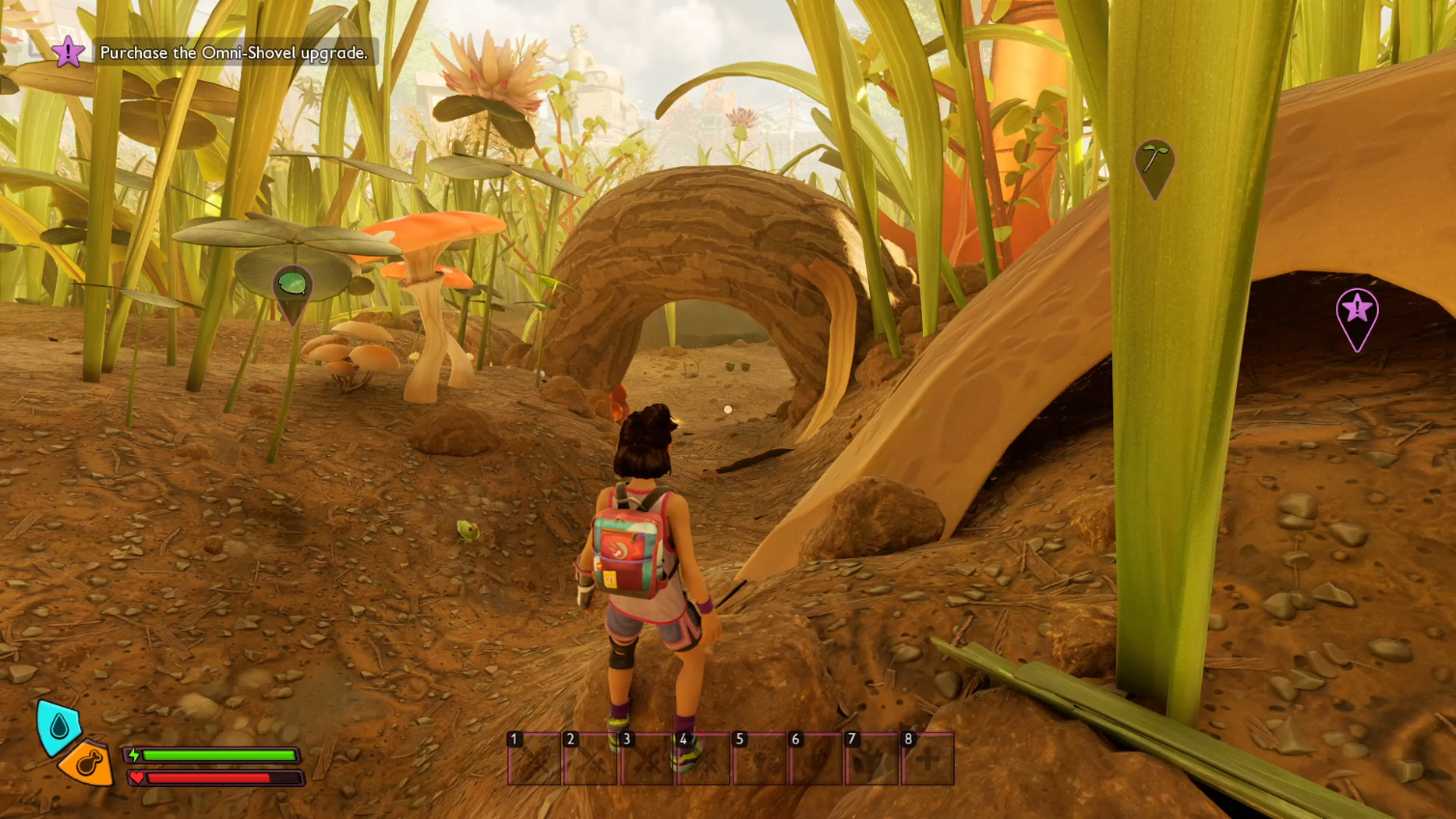Click the purple star icon on the quest banner

click(x=68, y=53)
